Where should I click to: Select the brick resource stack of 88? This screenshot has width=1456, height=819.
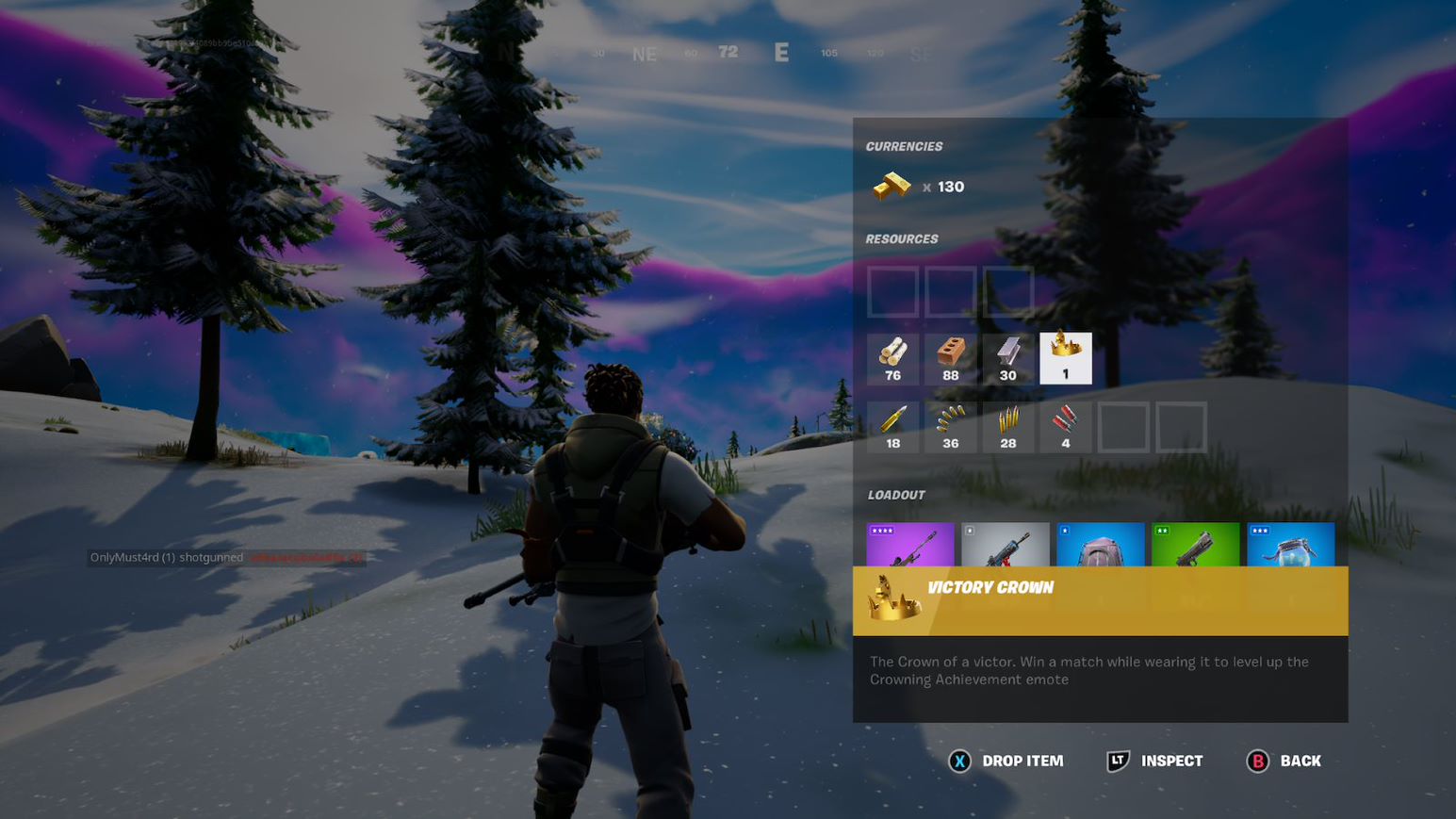[950, 358]
